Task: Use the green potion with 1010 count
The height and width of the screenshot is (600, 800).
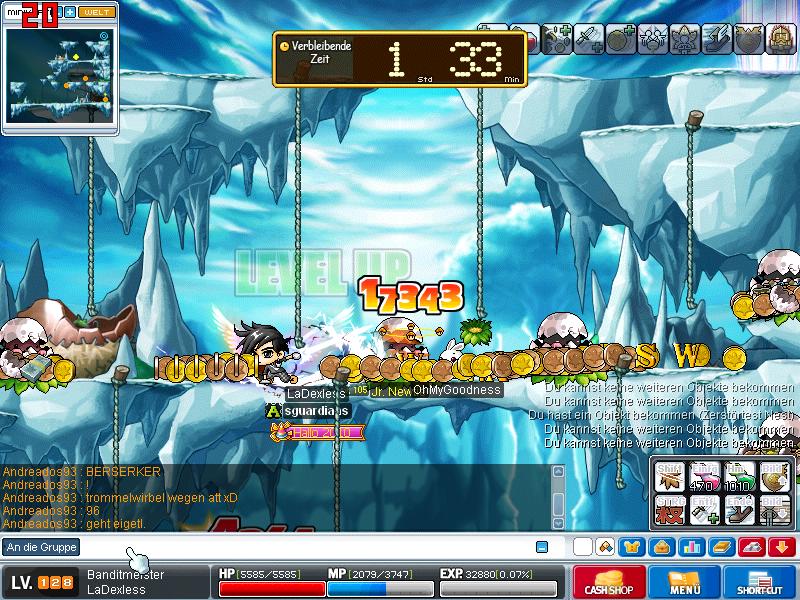Action: tap(738, 479)
